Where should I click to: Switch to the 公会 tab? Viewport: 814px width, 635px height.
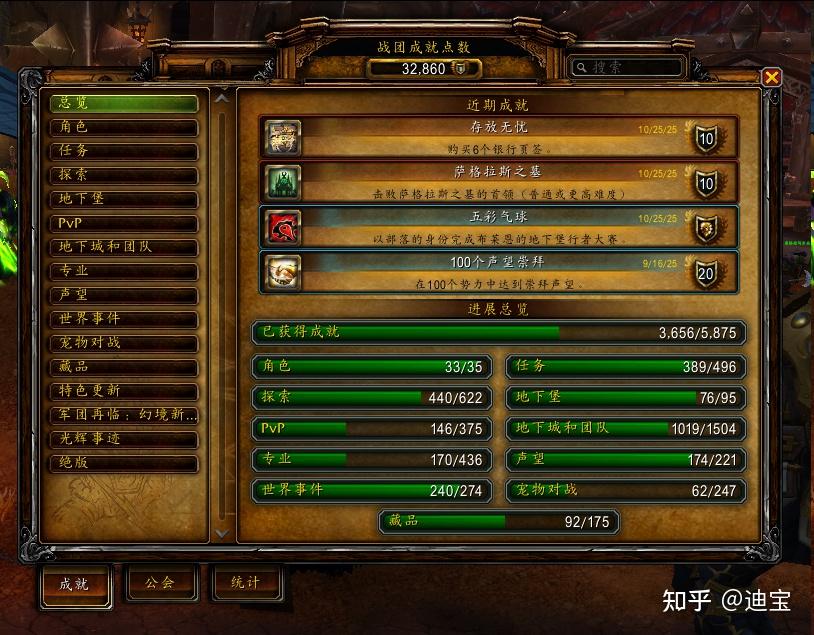tap(160, 583)
